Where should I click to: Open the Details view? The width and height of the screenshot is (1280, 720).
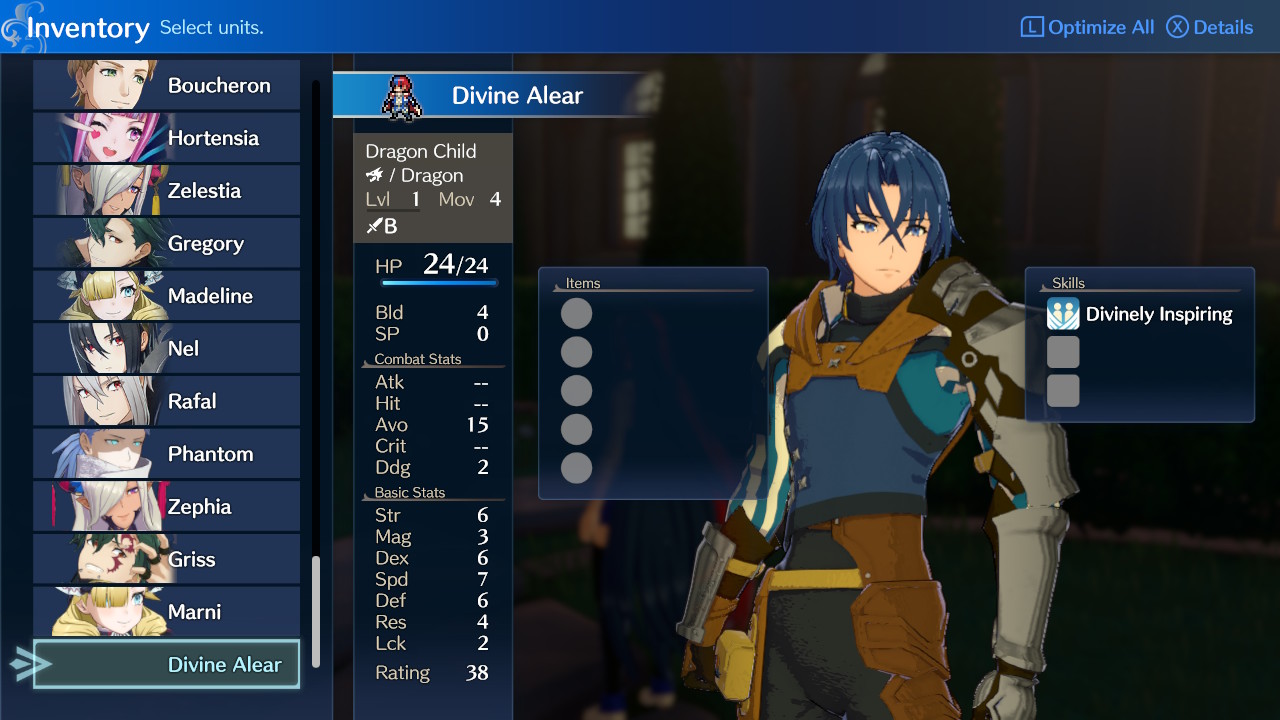[x=1210, y=27]
